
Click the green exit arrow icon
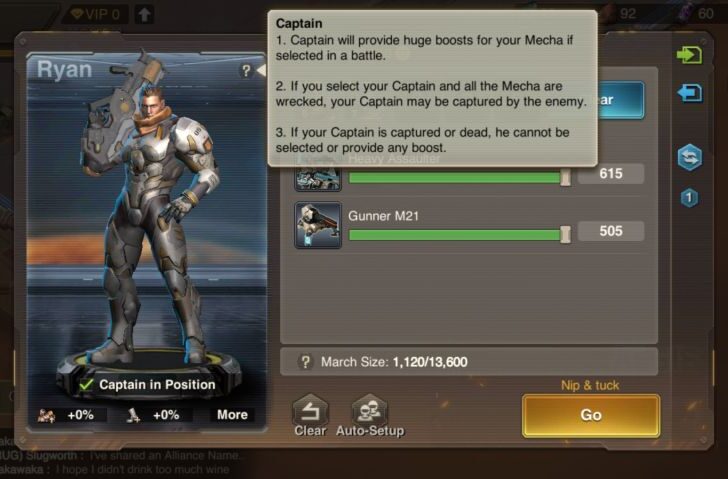[x=689, y=55]
